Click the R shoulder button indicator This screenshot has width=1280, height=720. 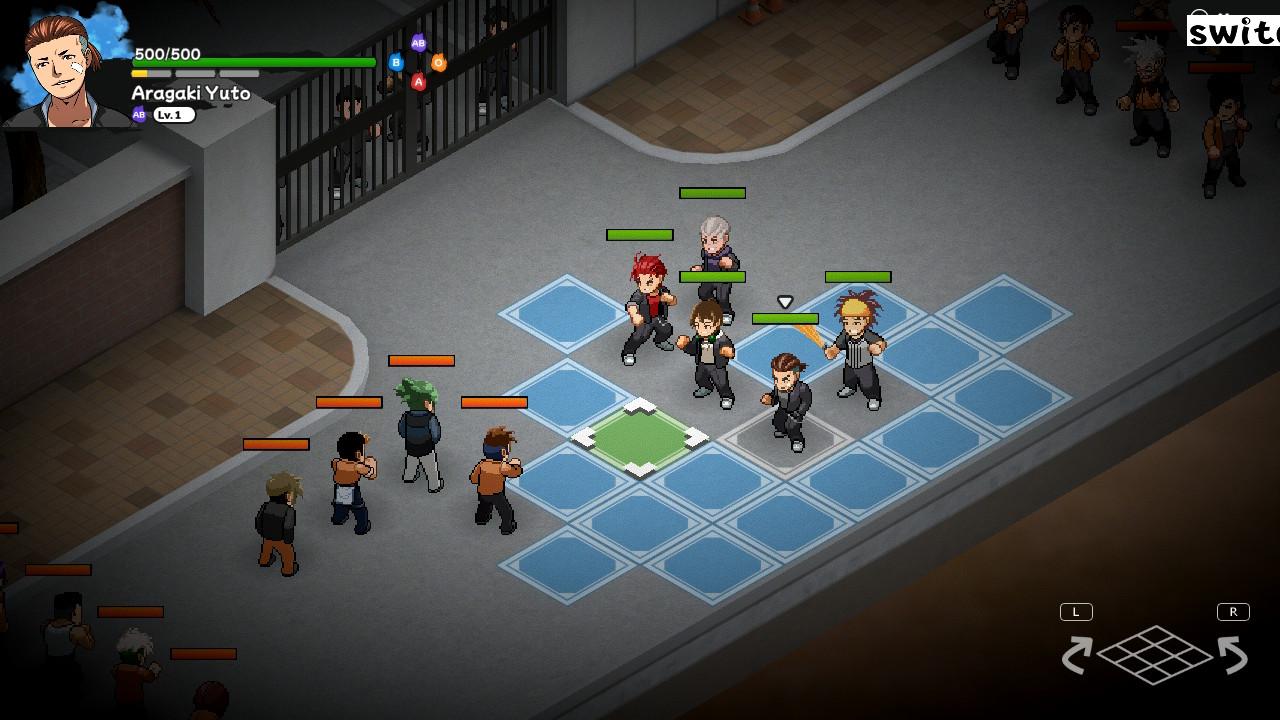point(1233,611)
